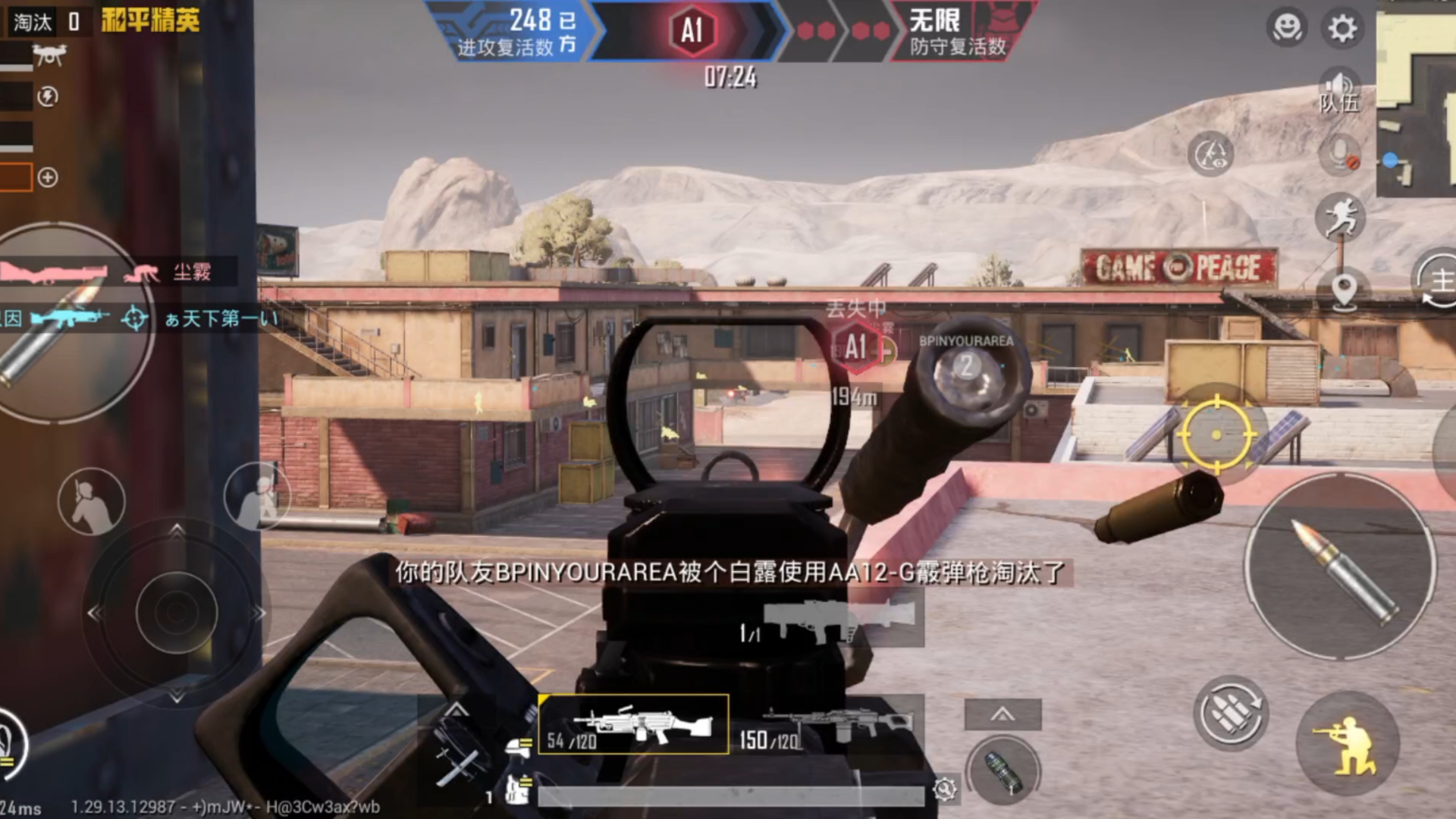The height and width of the screenshot is (819, 1456).
Task: Open the emoji smiley menu
Action: pyautogui.click(x=1285, y=29)
